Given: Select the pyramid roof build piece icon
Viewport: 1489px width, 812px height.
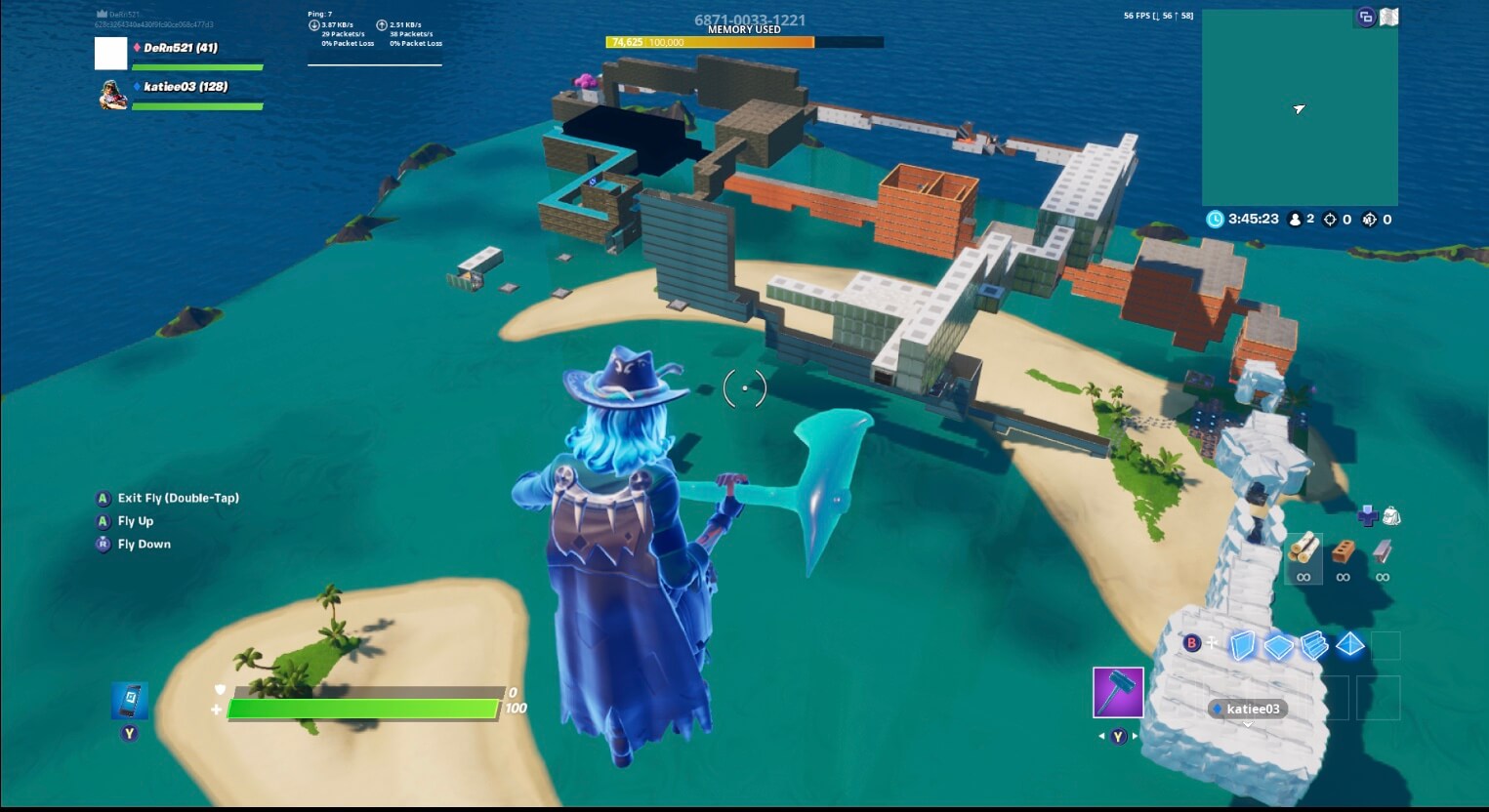Looking at the screenshot, I should (x=1349, y=645).
